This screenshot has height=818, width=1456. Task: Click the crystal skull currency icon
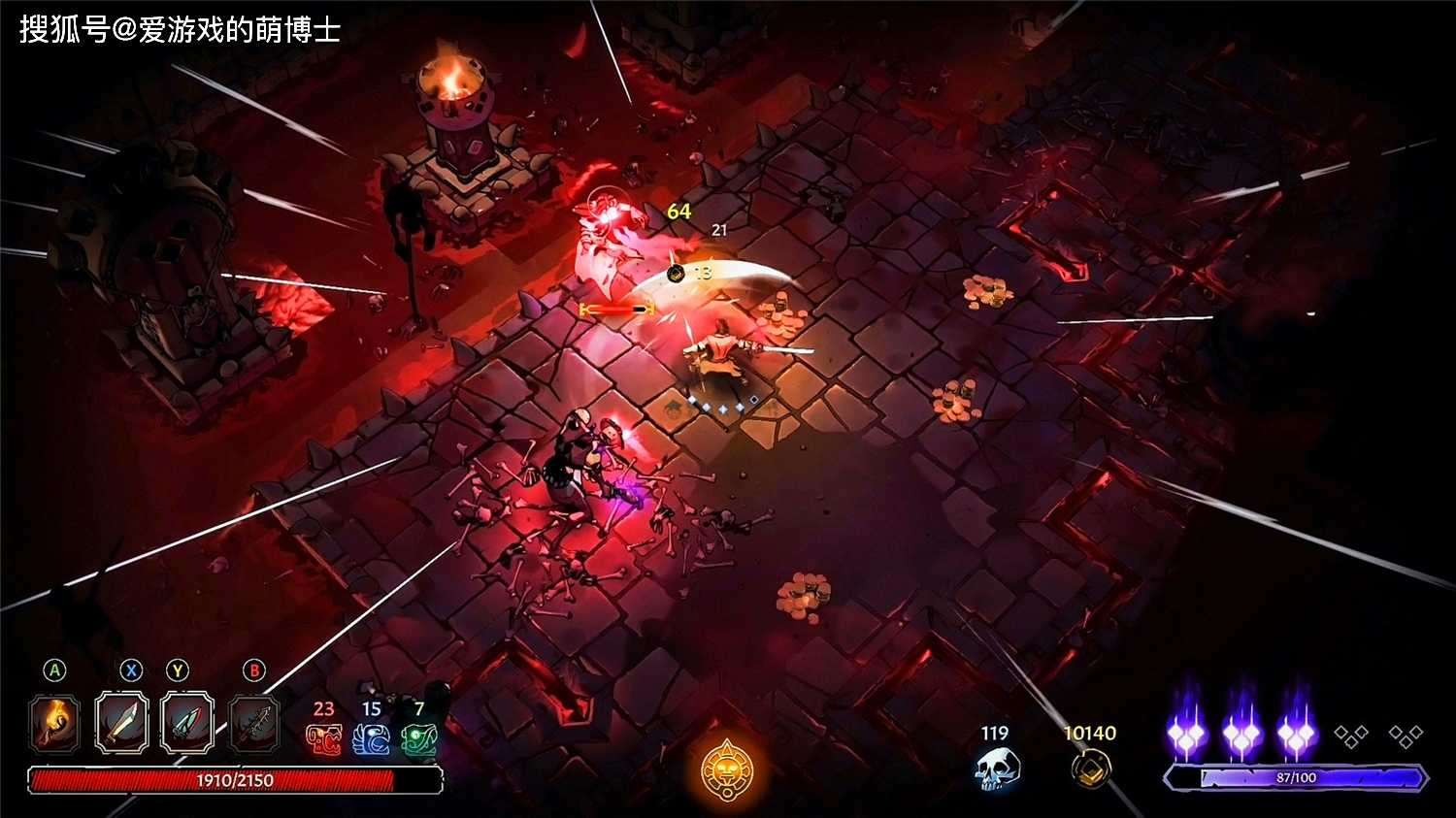996,771
